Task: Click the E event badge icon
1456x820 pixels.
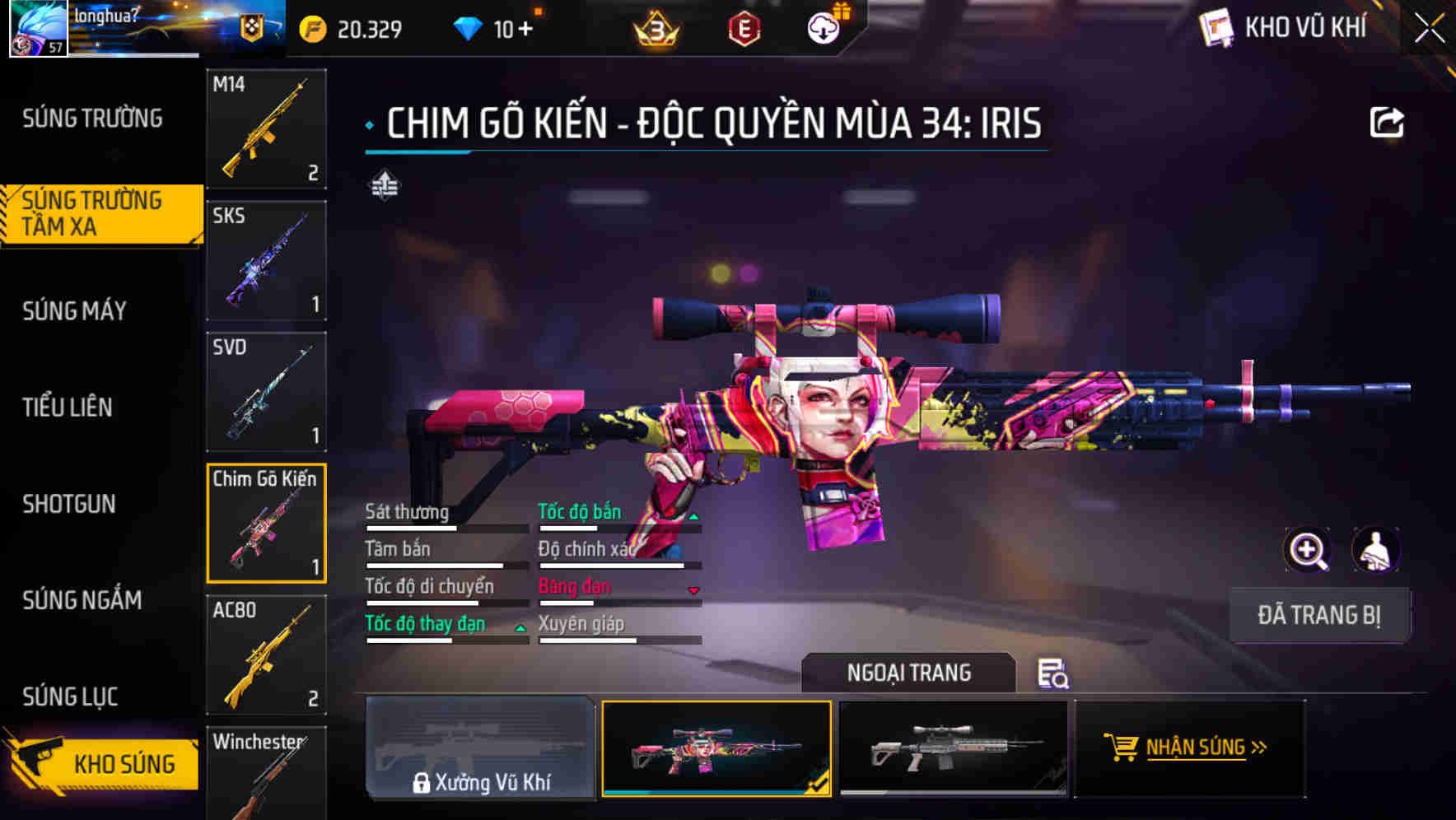Action: pyautogui.click(x=742, y=30)
